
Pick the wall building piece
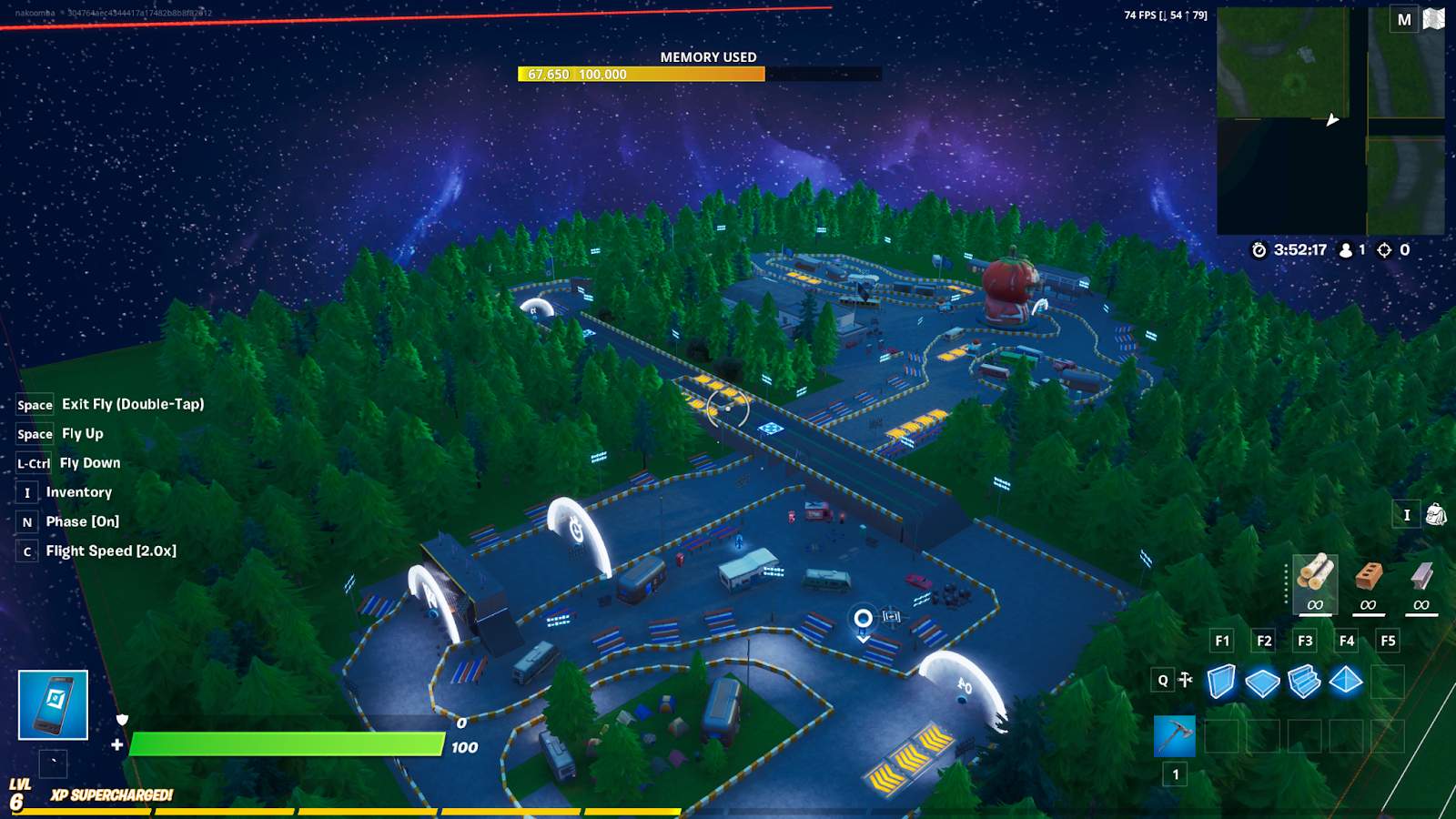pyautogui.click(x=1221, y=682)
